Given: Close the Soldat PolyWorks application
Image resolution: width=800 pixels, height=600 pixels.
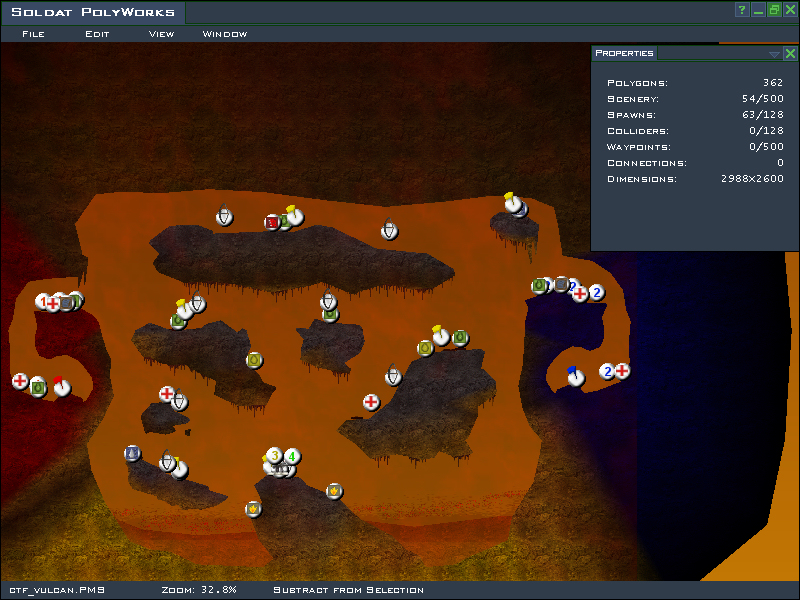Looking at the screenshot, I should click(789, 10).
